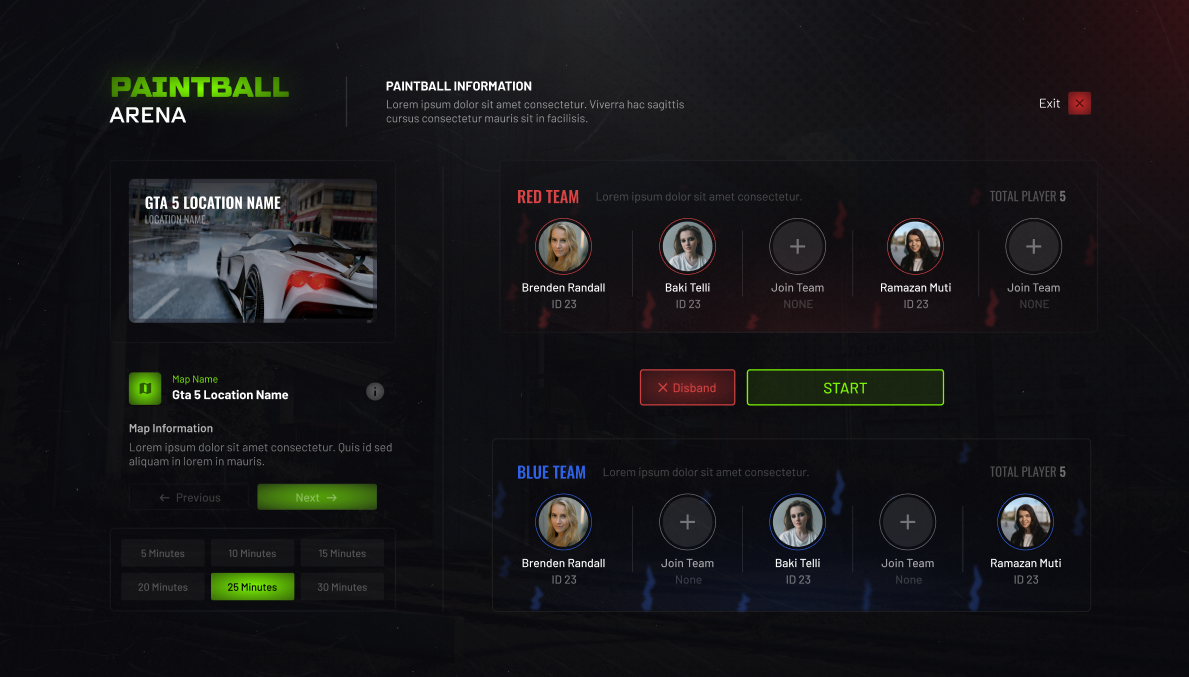1189x677 pixels.
Task: Pick the 20 Minutes duration
Action: click(162, 587)
